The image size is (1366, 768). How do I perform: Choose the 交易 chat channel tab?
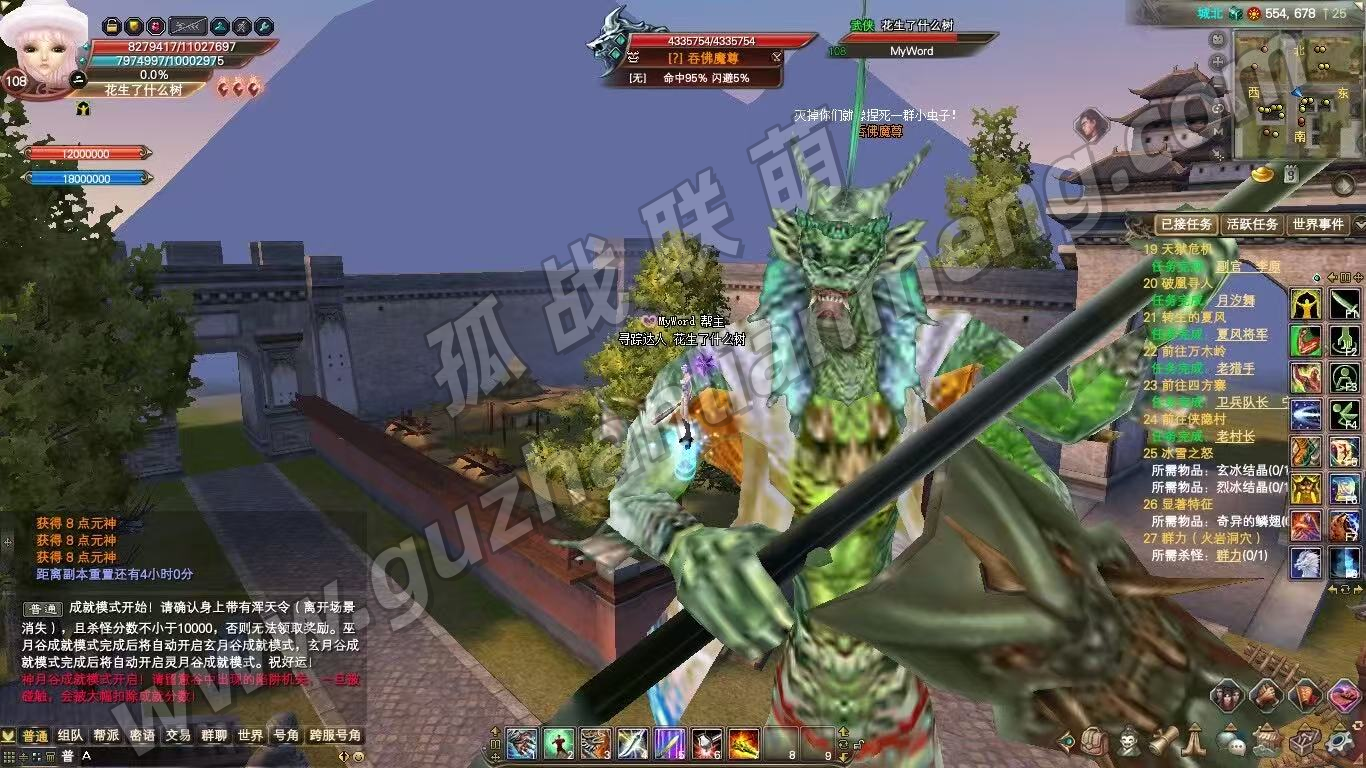coord(178,736)
